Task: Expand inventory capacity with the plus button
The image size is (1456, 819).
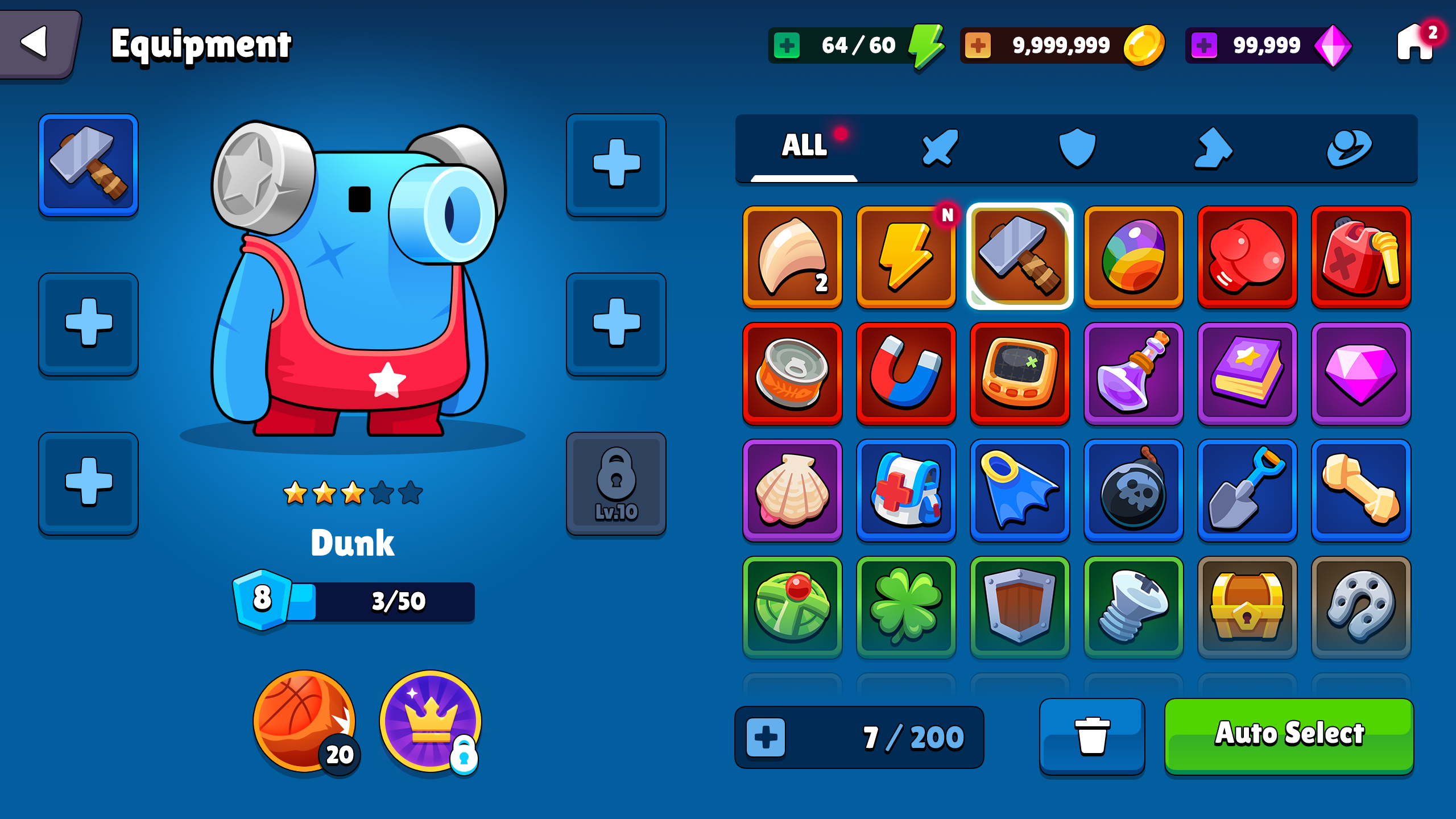Action: (766, 738)
